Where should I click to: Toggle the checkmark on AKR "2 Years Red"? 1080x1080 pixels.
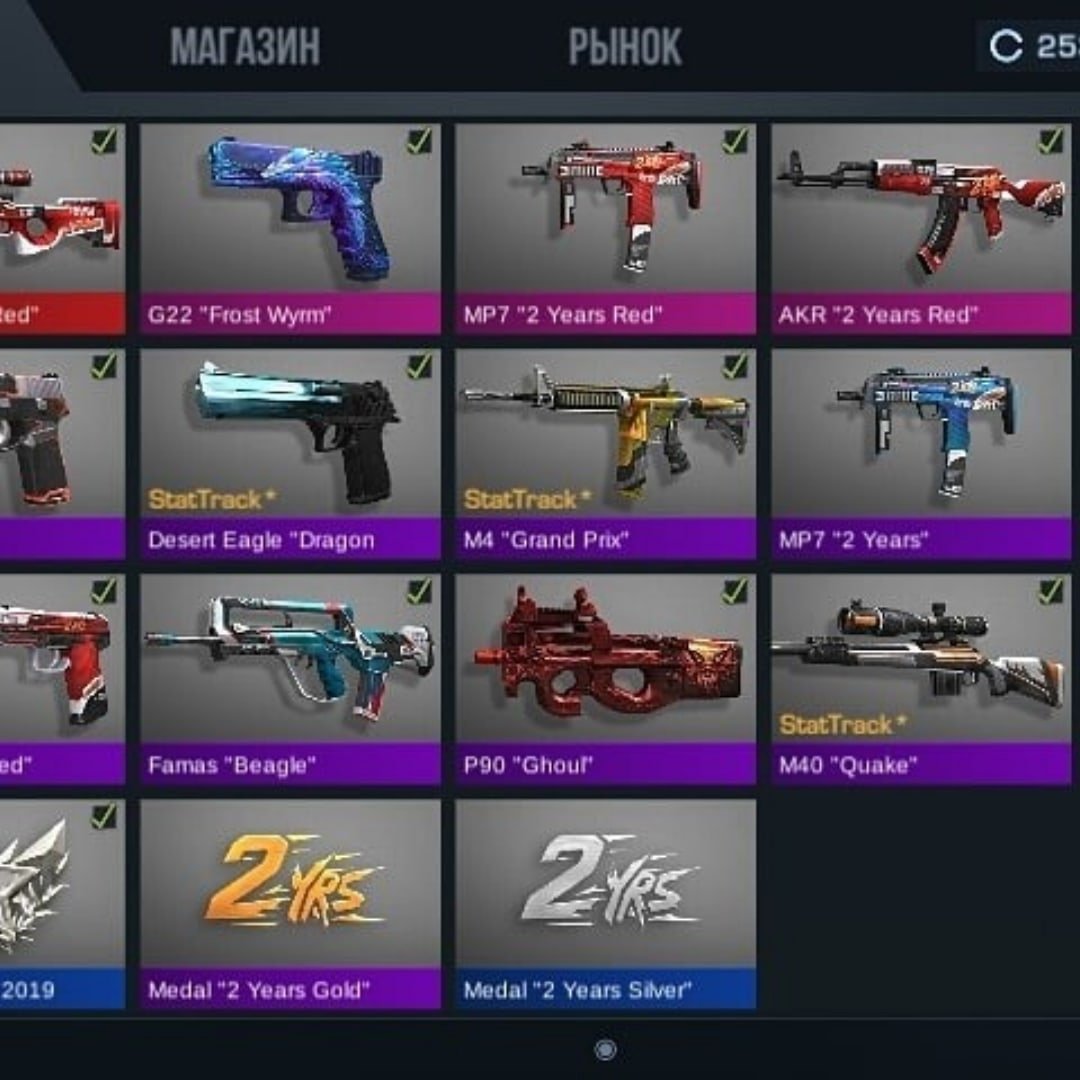pyautogui.click(x=1051, y=142)
